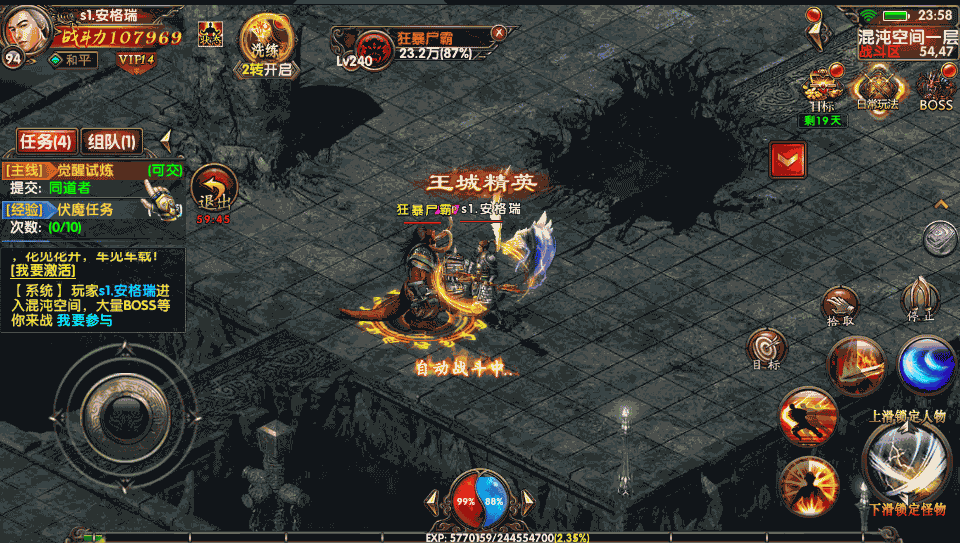Tap the 拾取 pickup hand button
The height and width of the screenshot is (543, 960).
tap(840, 306)
